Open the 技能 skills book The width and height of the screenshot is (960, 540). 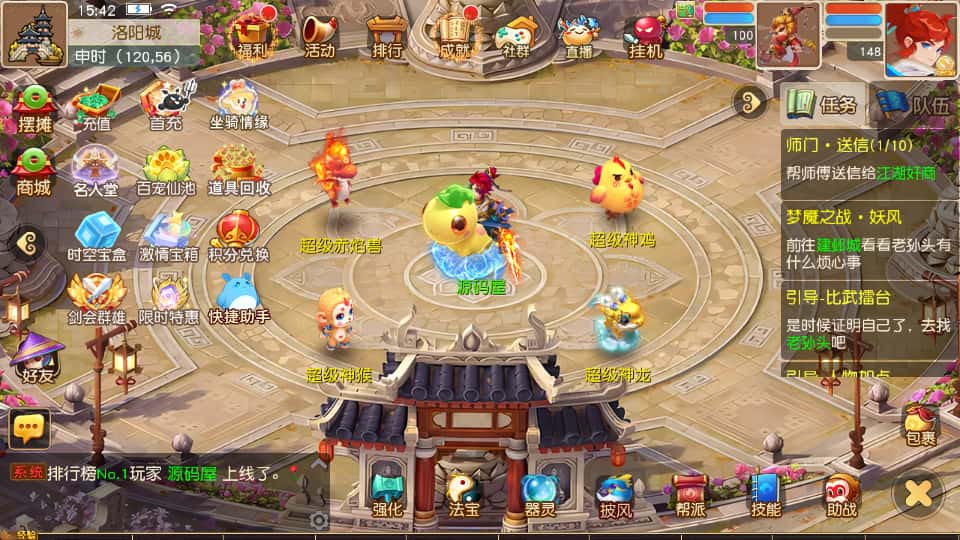tap(766, 494)
